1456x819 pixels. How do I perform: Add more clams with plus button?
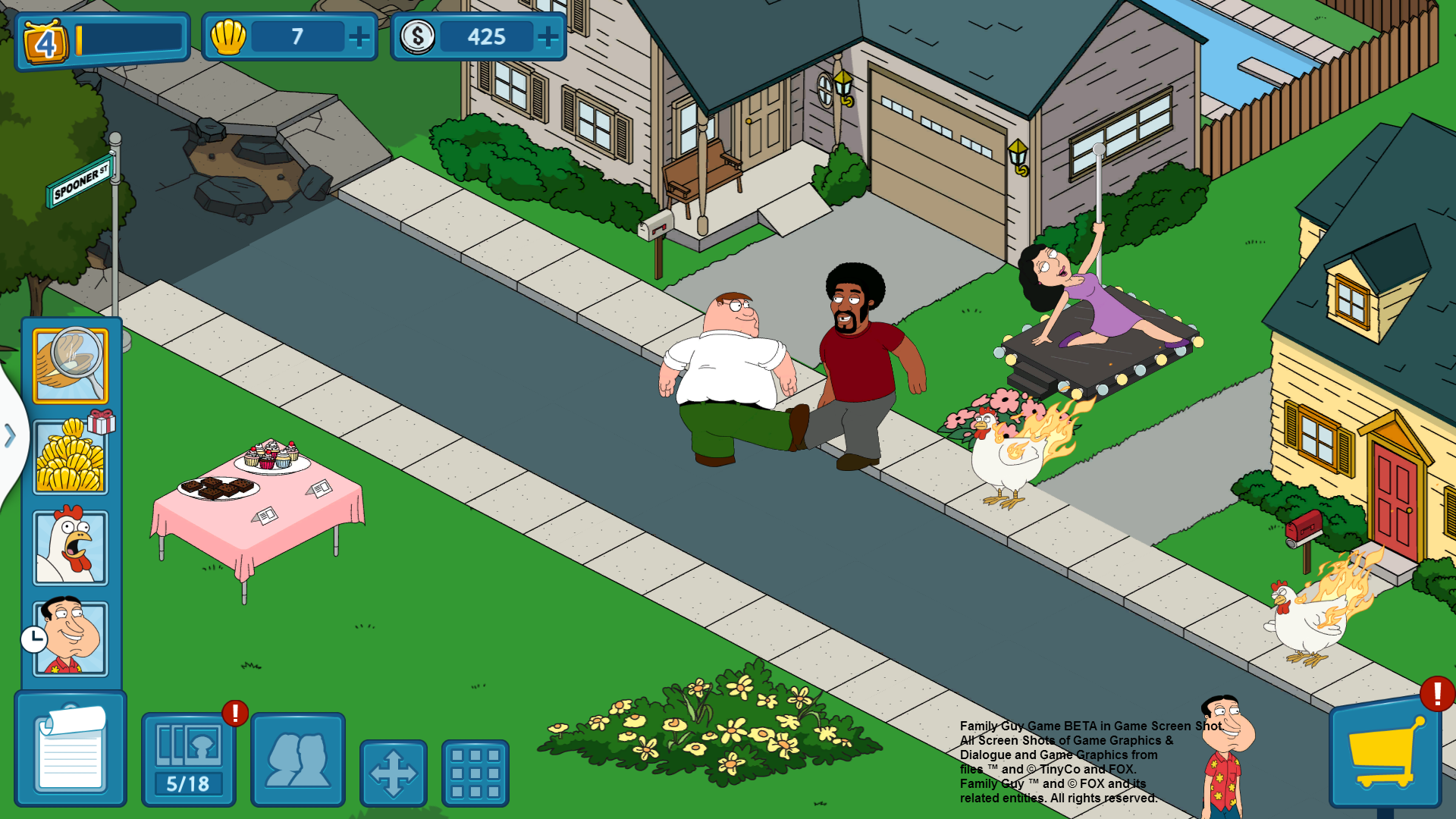click(359, 36)
